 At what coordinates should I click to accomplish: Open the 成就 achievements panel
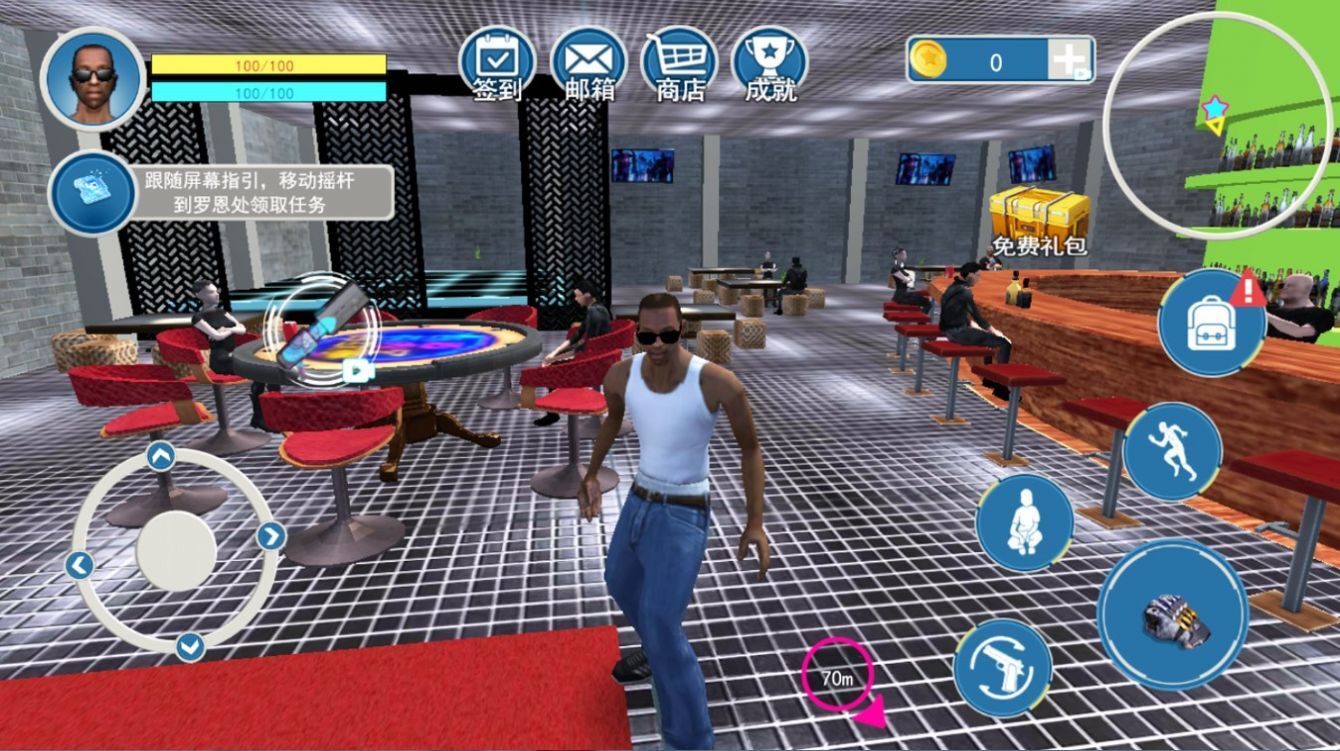click(770, 64)
